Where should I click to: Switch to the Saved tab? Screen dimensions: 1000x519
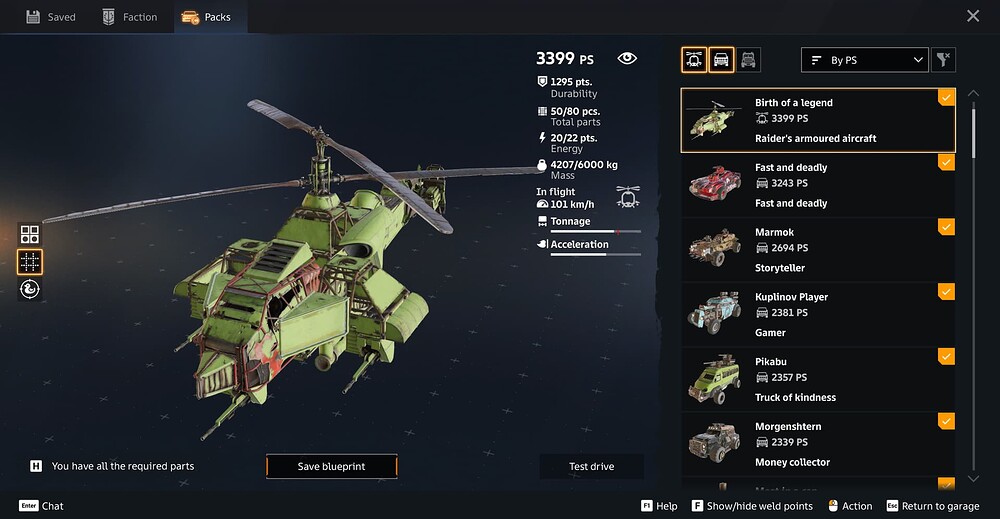click(50, 17)
